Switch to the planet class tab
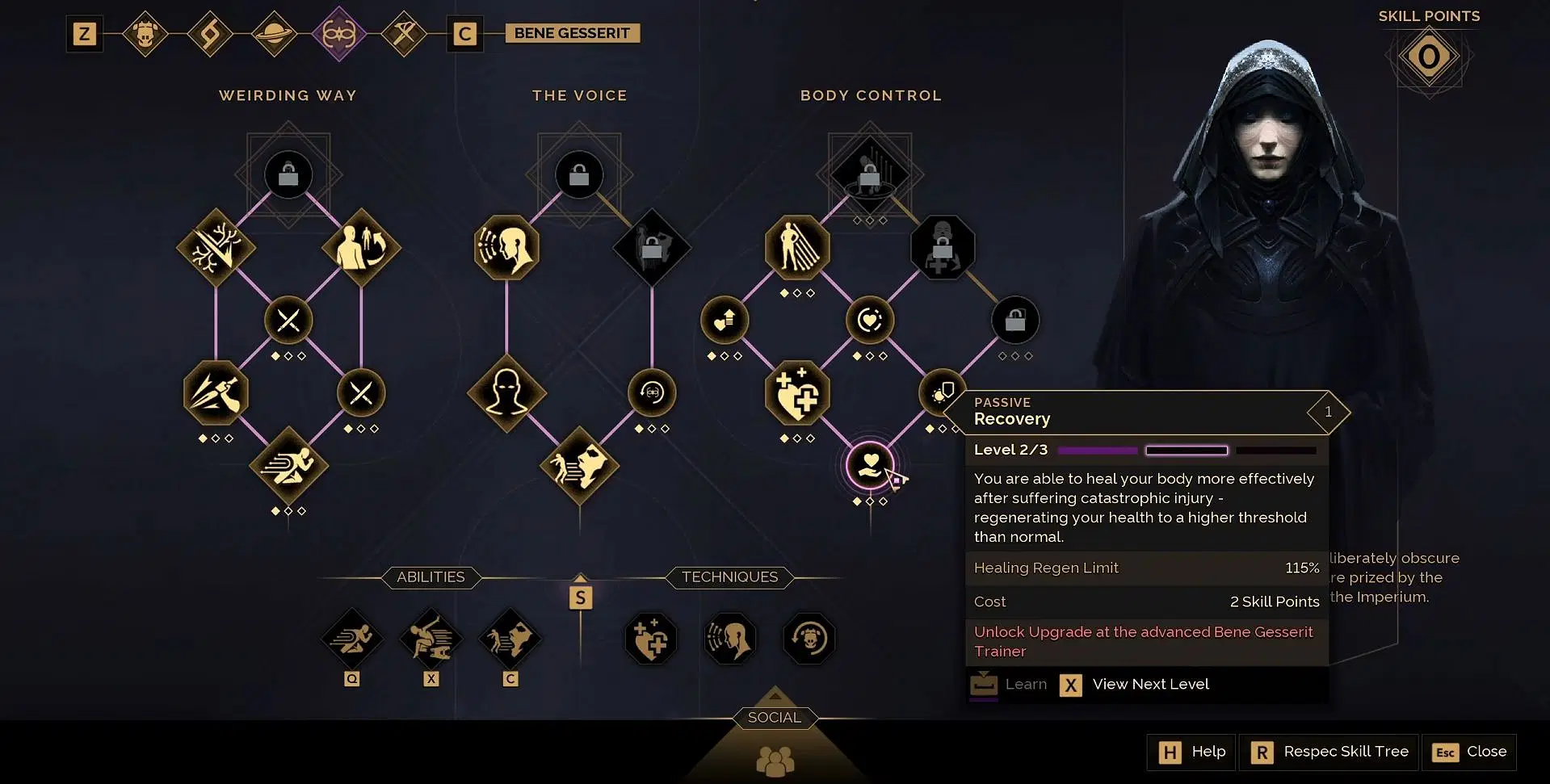 (275, 34)
